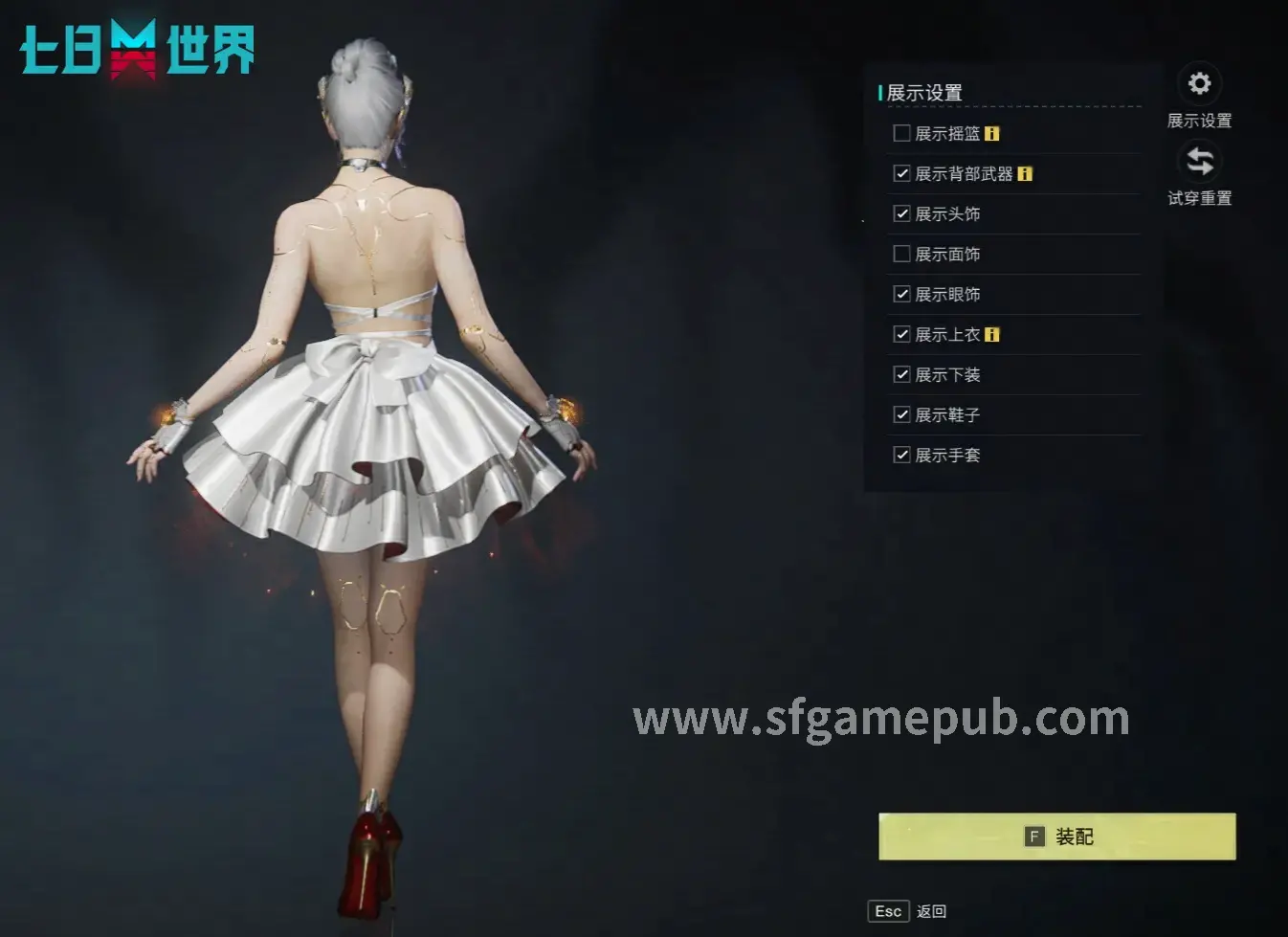The width and height of the screenshot is (1288, 937).
Task: Open the 展示设置 gear icon
Action: click(x=1199, y=84)
